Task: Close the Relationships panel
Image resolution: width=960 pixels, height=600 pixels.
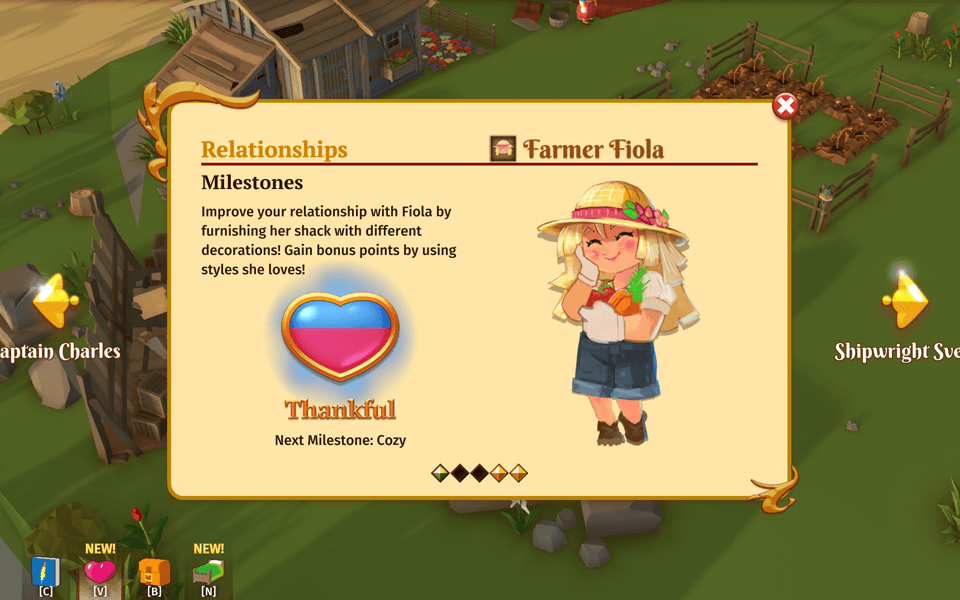Action: (x=786, y=106)
